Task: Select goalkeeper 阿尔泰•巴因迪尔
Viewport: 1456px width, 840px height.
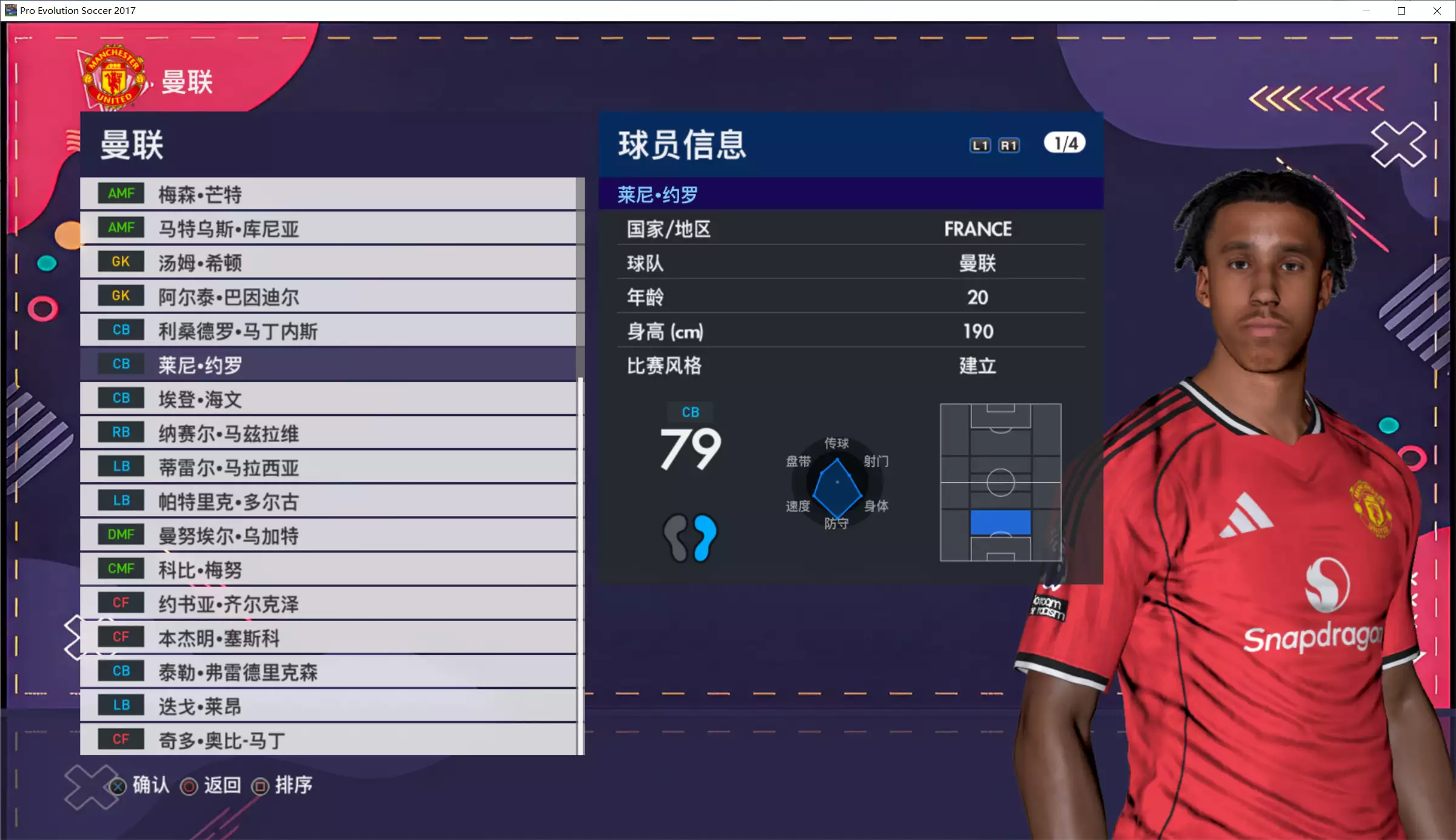Action: click(x=327, y=297)
